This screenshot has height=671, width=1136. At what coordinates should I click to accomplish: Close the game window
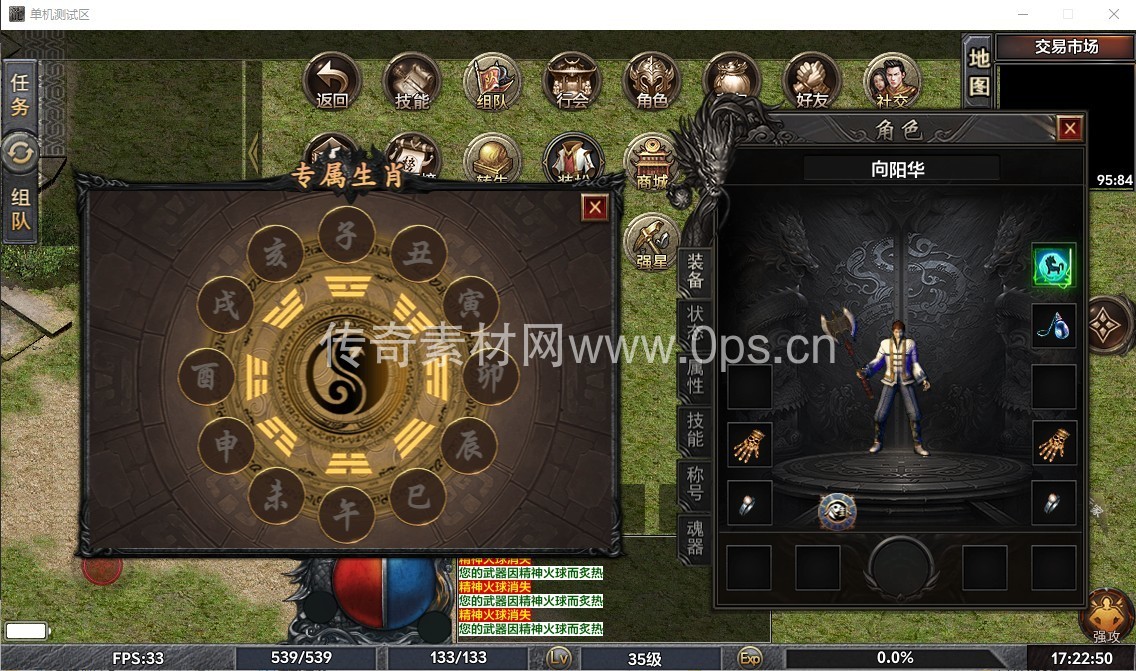[1113, 14]
